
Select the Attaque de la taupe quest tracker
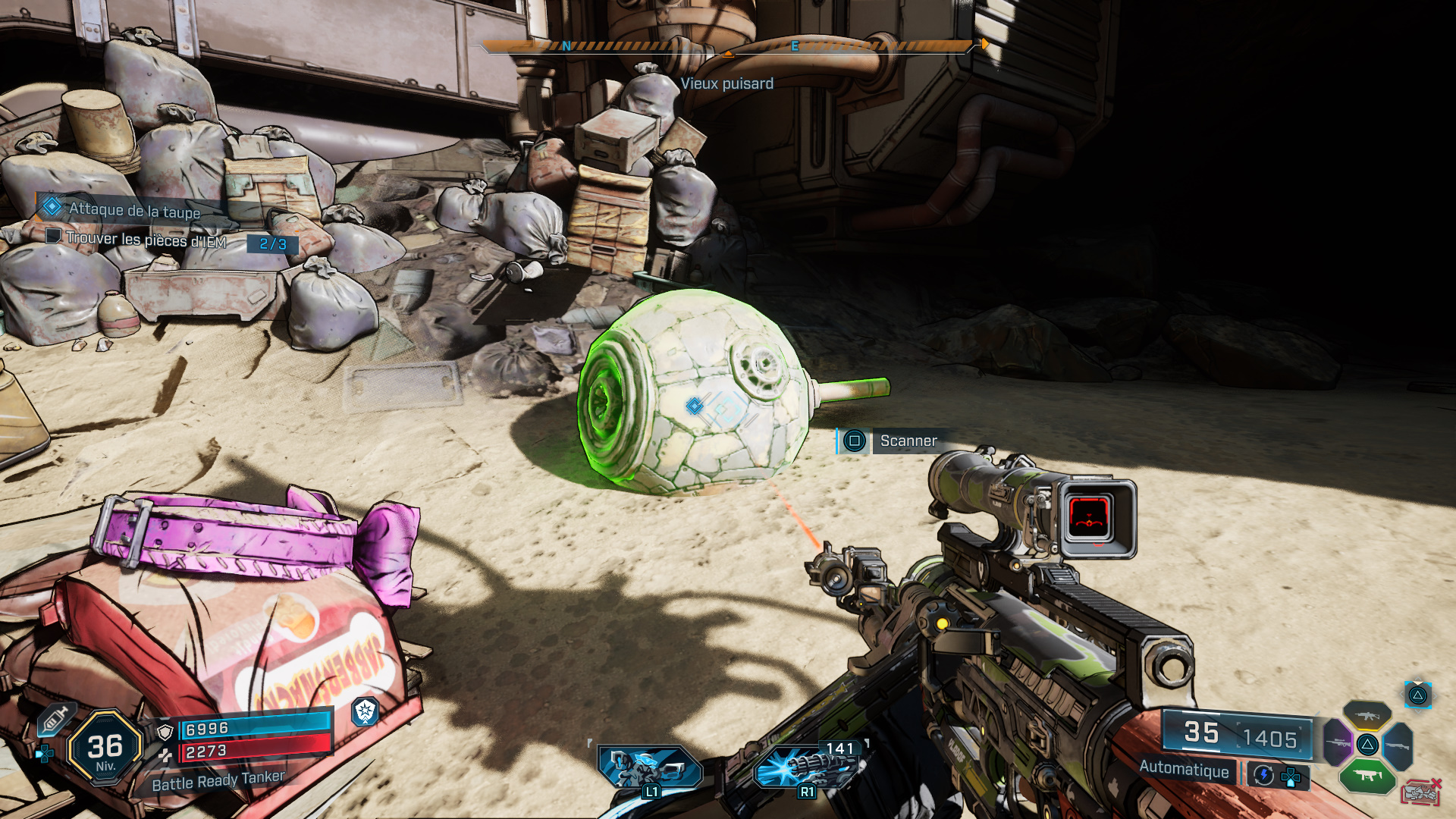pyautogui.click(x=133, y=210)
